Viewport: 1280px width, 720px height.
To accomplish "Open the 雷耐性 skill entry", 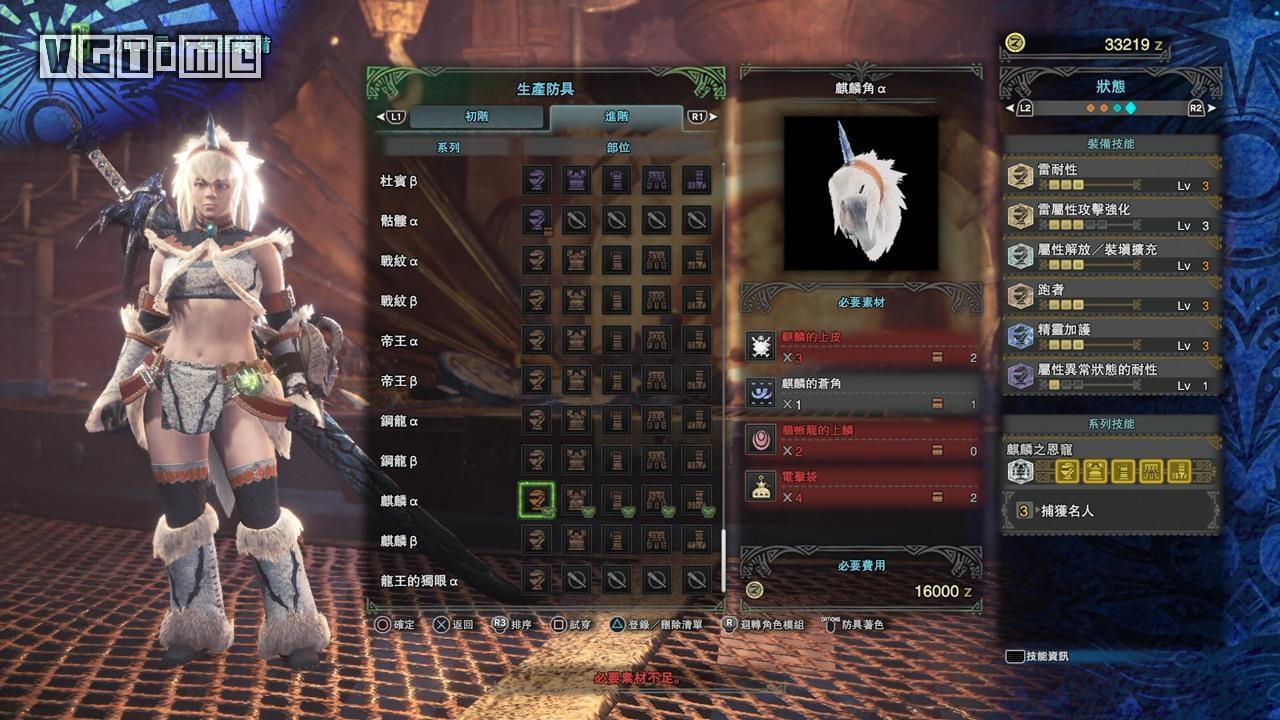I will tap(1112, 177).
